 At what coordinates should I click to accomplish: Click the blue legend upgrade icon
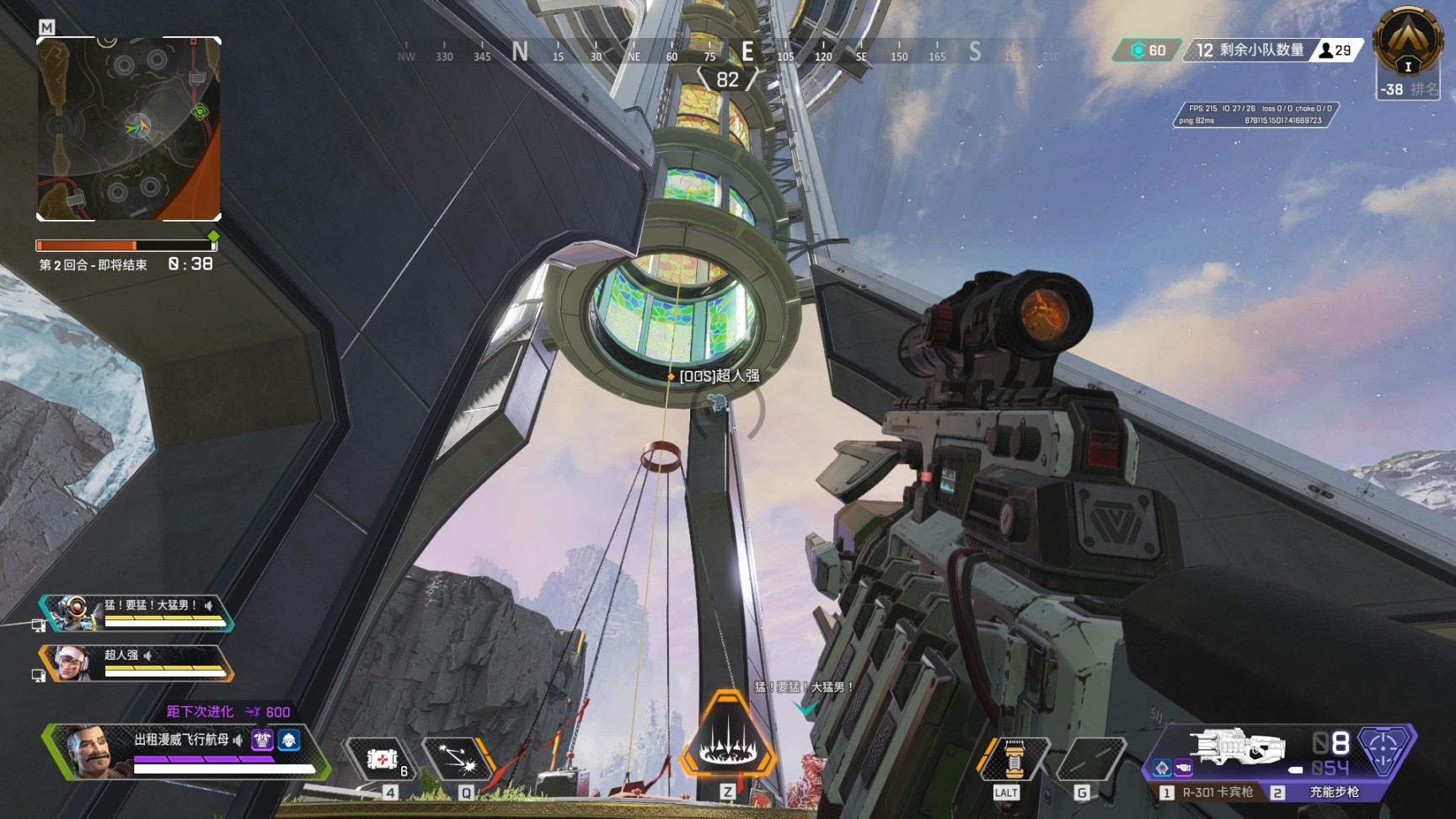tap(289, 740)
